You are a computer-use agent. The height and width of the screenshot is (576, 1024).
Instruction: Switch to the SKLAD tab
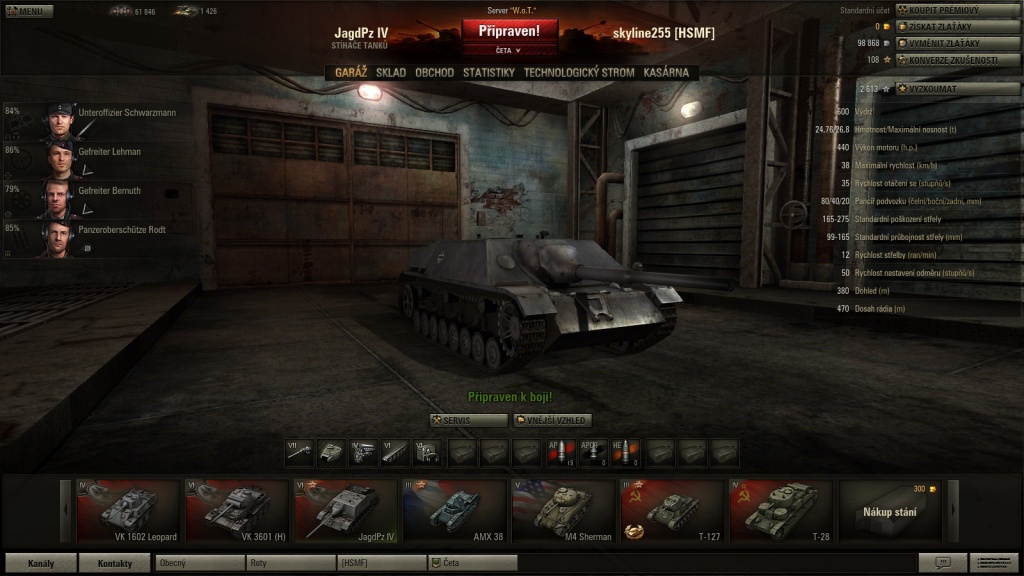coord(391,72)
